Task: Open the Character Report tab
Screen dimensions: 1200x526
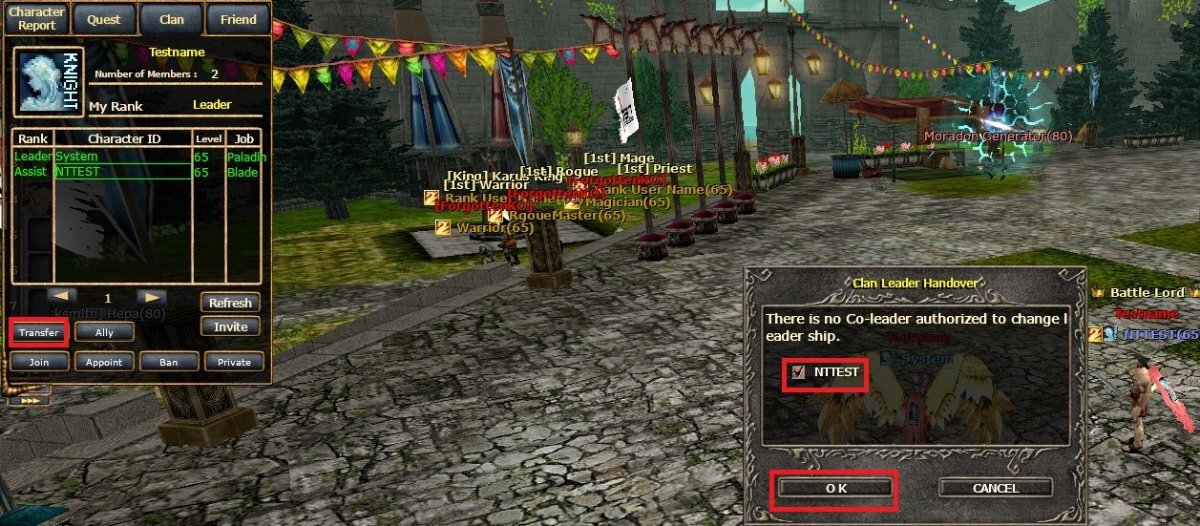Action: (x=37, y=19)
